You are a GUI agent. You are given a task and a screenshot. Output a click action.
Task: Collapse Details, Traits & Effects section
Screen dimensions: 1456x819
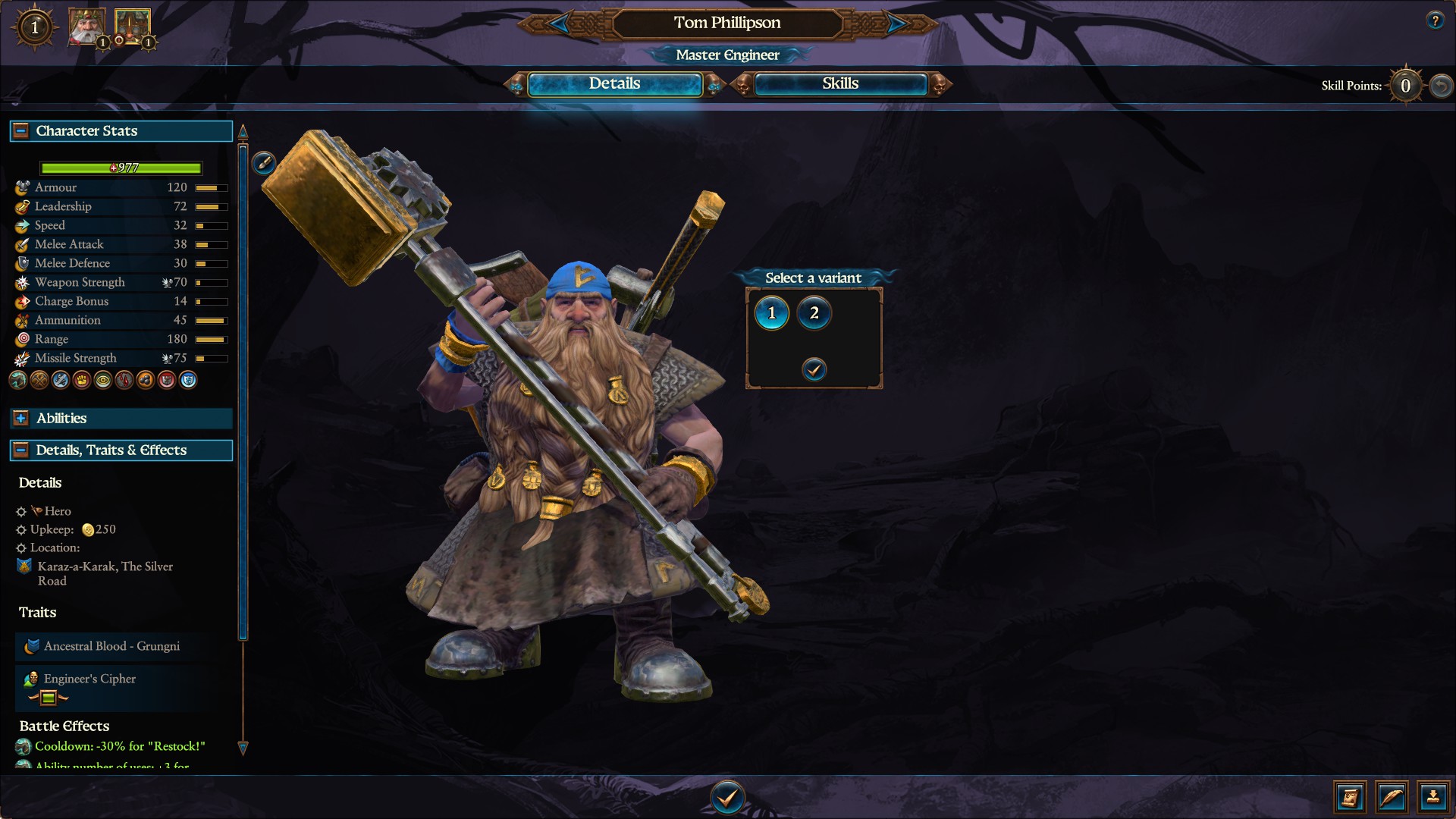(21, 450)
